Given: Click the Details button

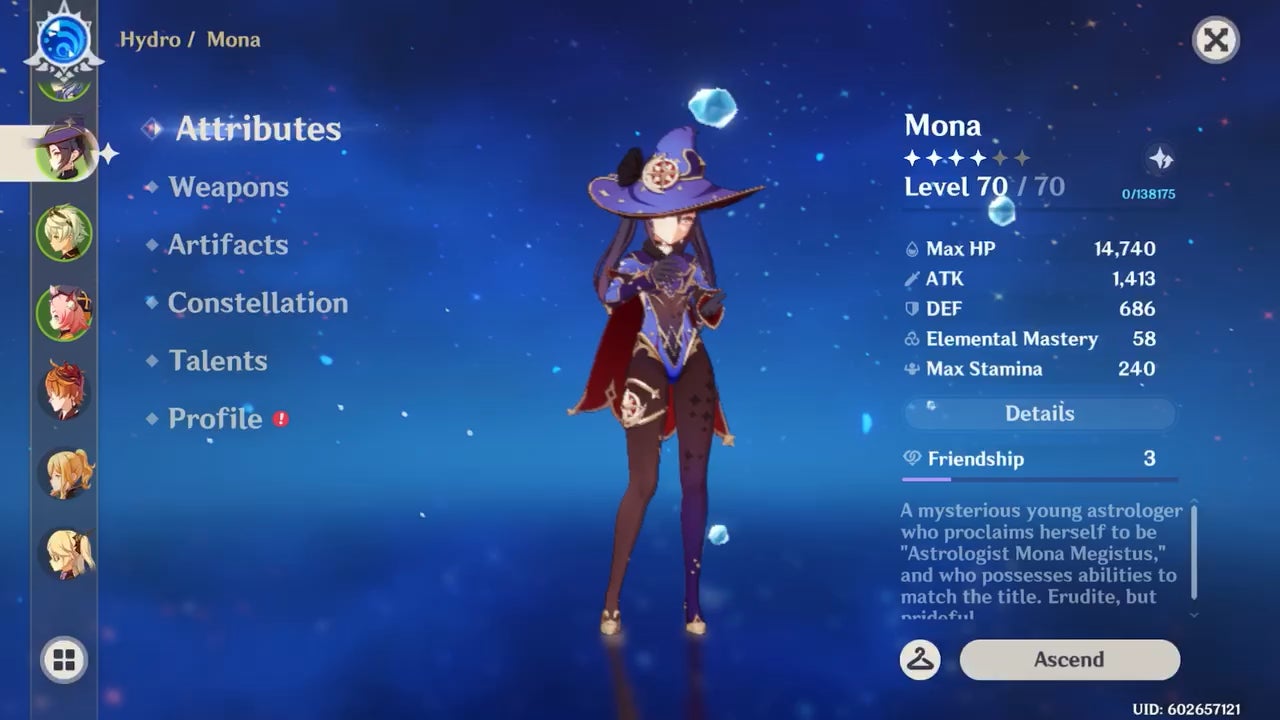Looking at the screenshot, I should [1040, 413].
